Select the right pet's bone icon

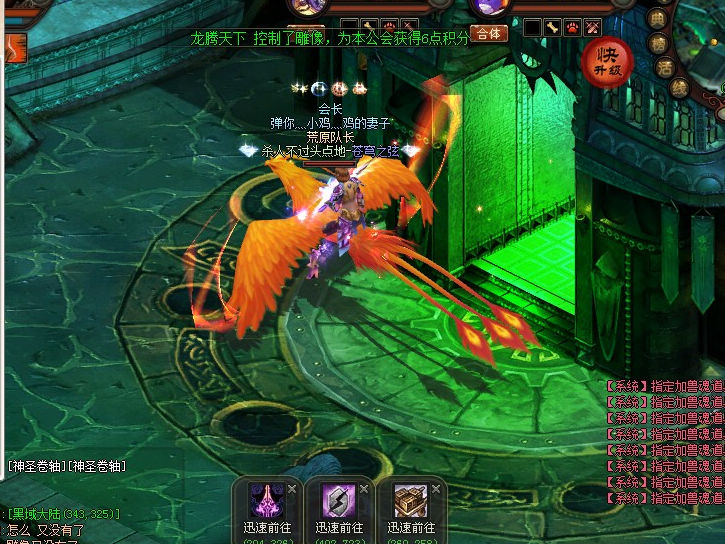coord(553,27)
